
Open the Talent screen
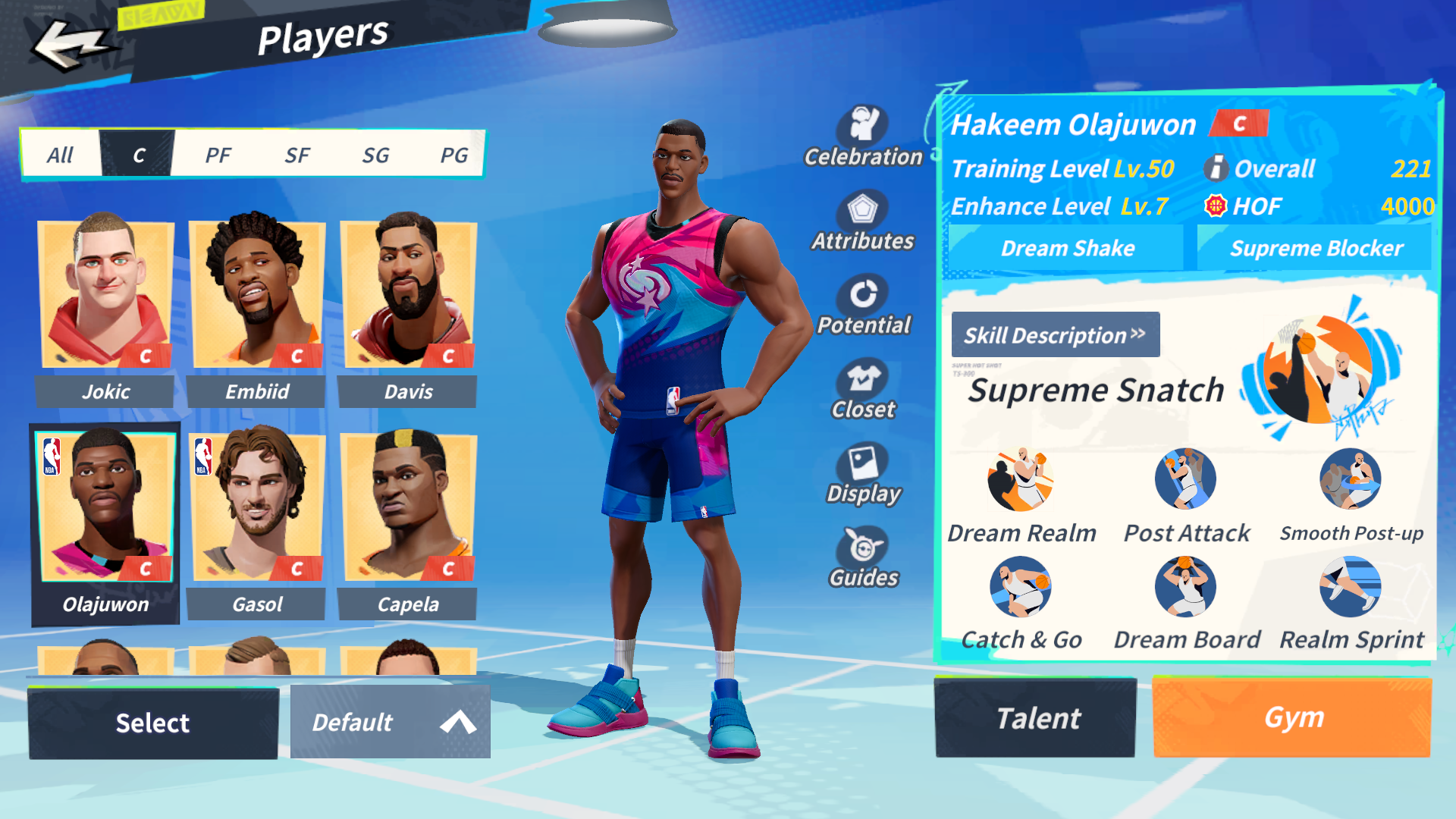pyautogui.click(x=1037, y=717)
